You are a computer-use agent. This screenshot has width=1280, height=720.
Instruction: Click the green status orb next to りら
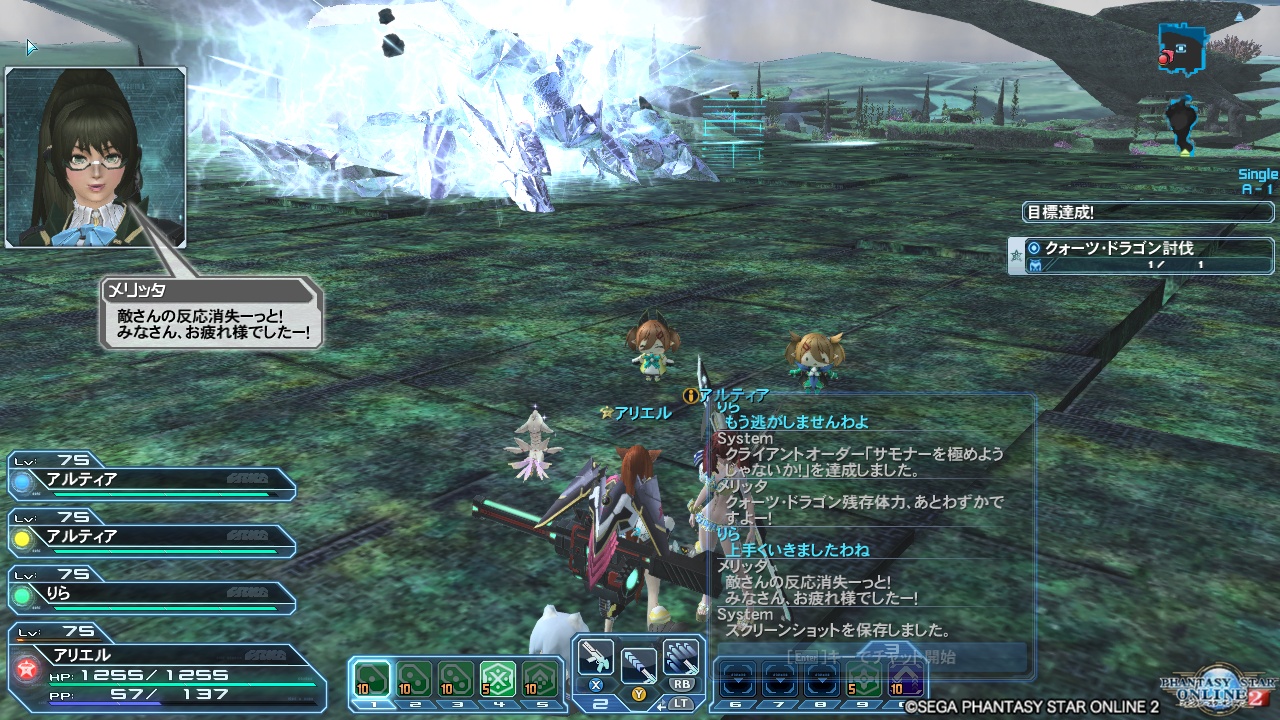[x=22, y=596]
